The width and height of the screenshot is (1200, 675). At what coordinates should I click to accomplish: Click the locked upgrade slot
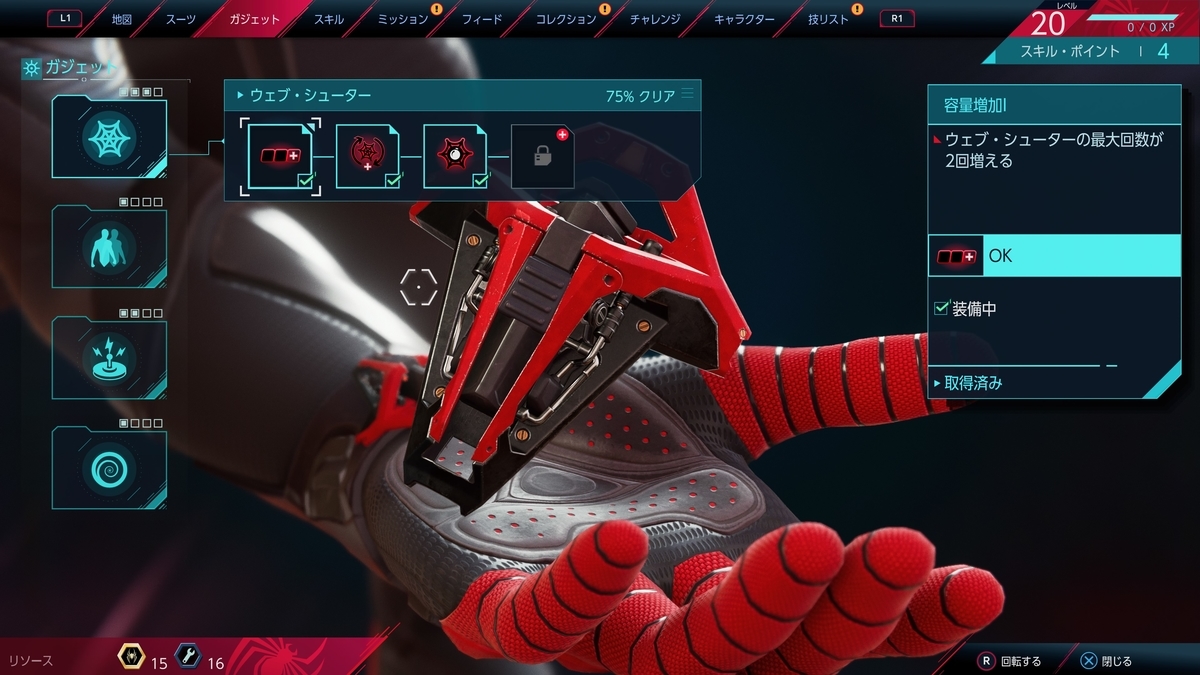tap(542, 156)
